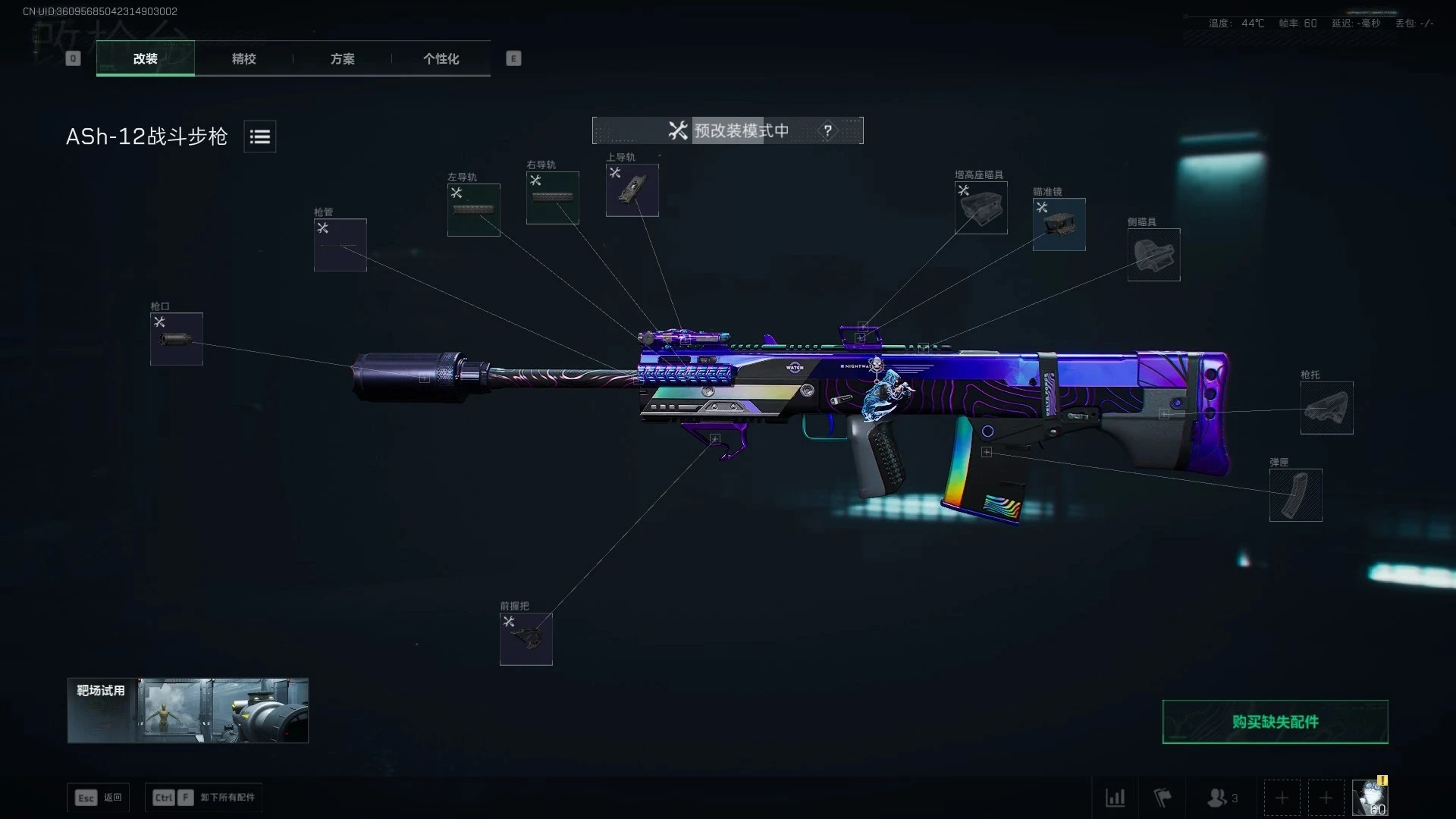Click the 购买缺失配件 button
Image resolution: width=1456 pixels, height=819 pixels.
pos(1275,722)
